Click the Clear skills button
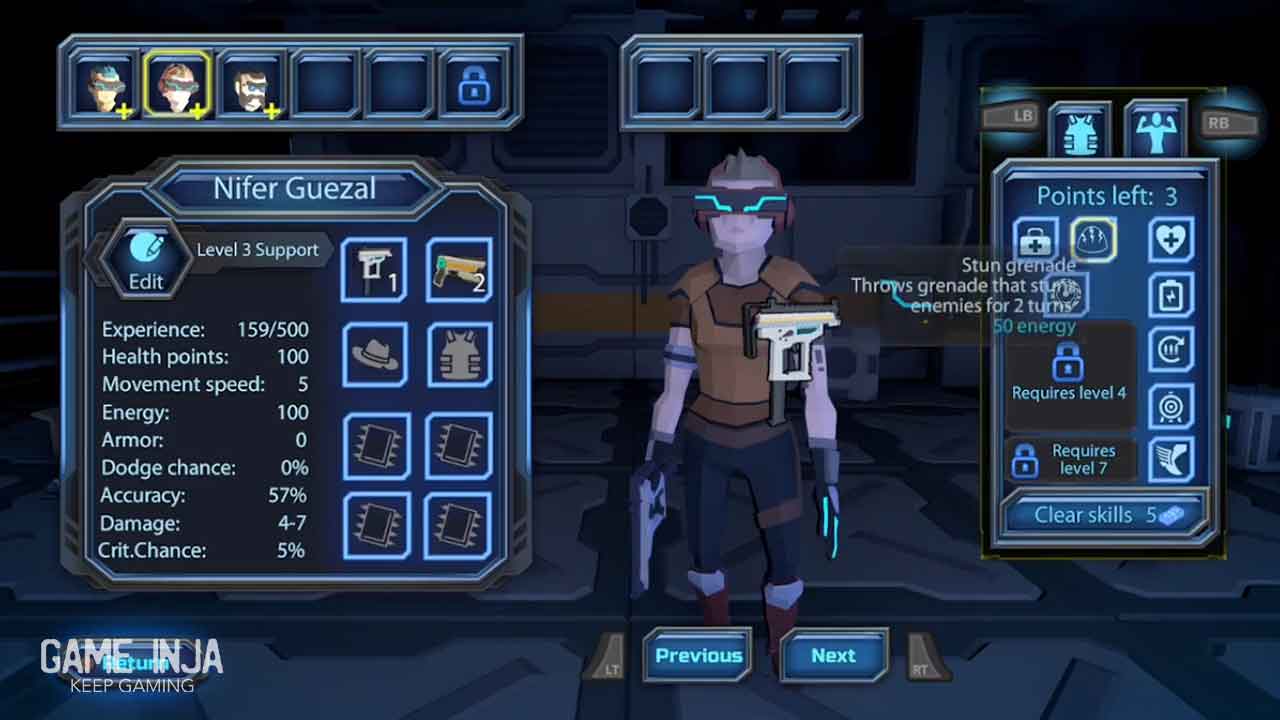 [1105, 515]
